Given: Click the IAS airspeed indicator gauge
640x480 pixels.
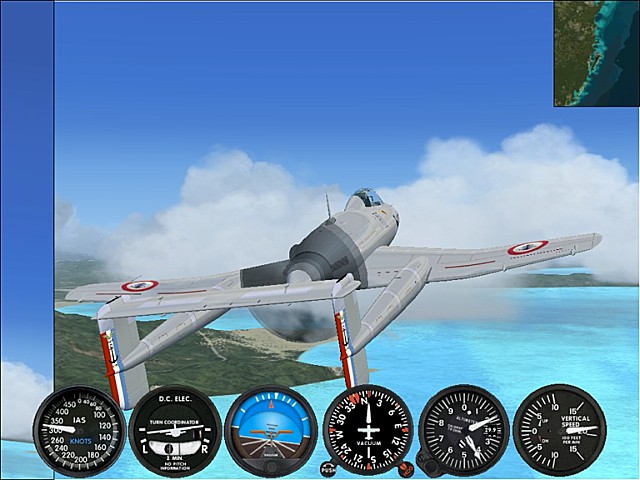Looking at the screenshot, I should [79, 430].
